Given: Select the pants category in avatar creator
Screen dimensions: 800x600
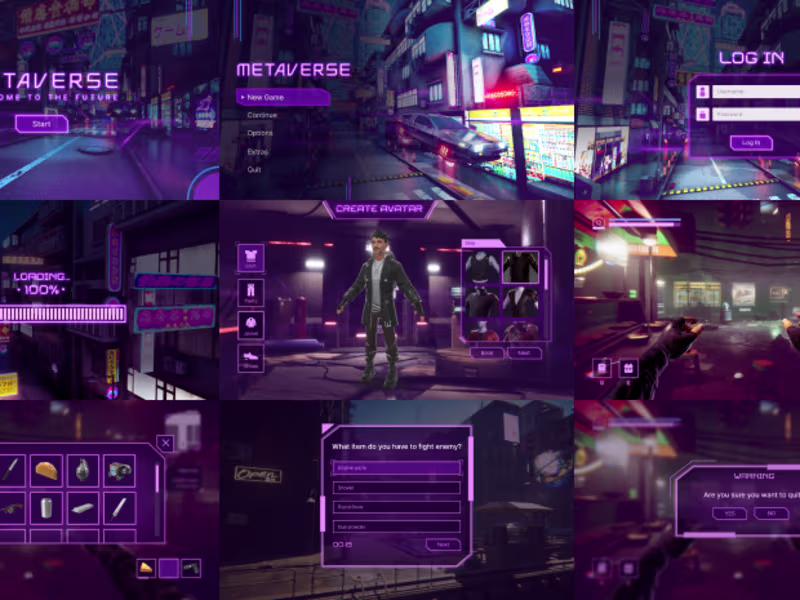Looking at the screenshot, I should 250,292.
